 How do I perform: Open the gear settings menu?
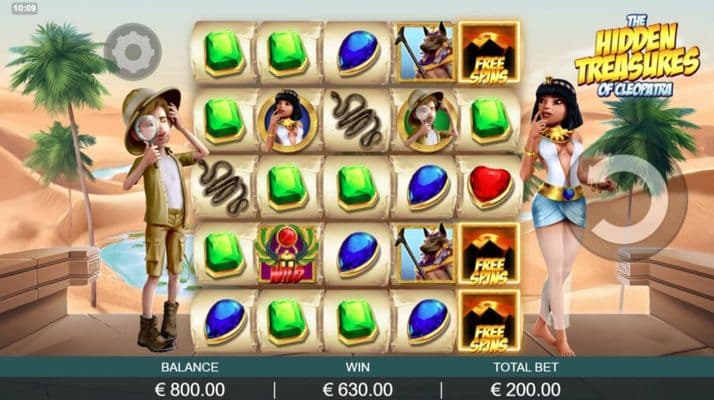point(131,52)
